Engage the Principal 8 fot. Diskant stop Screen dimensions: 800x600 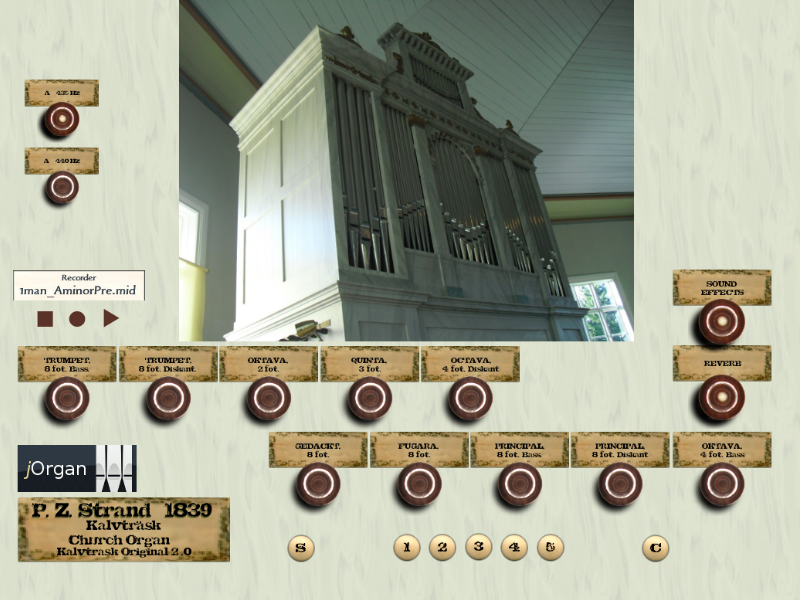coord(620,485)
